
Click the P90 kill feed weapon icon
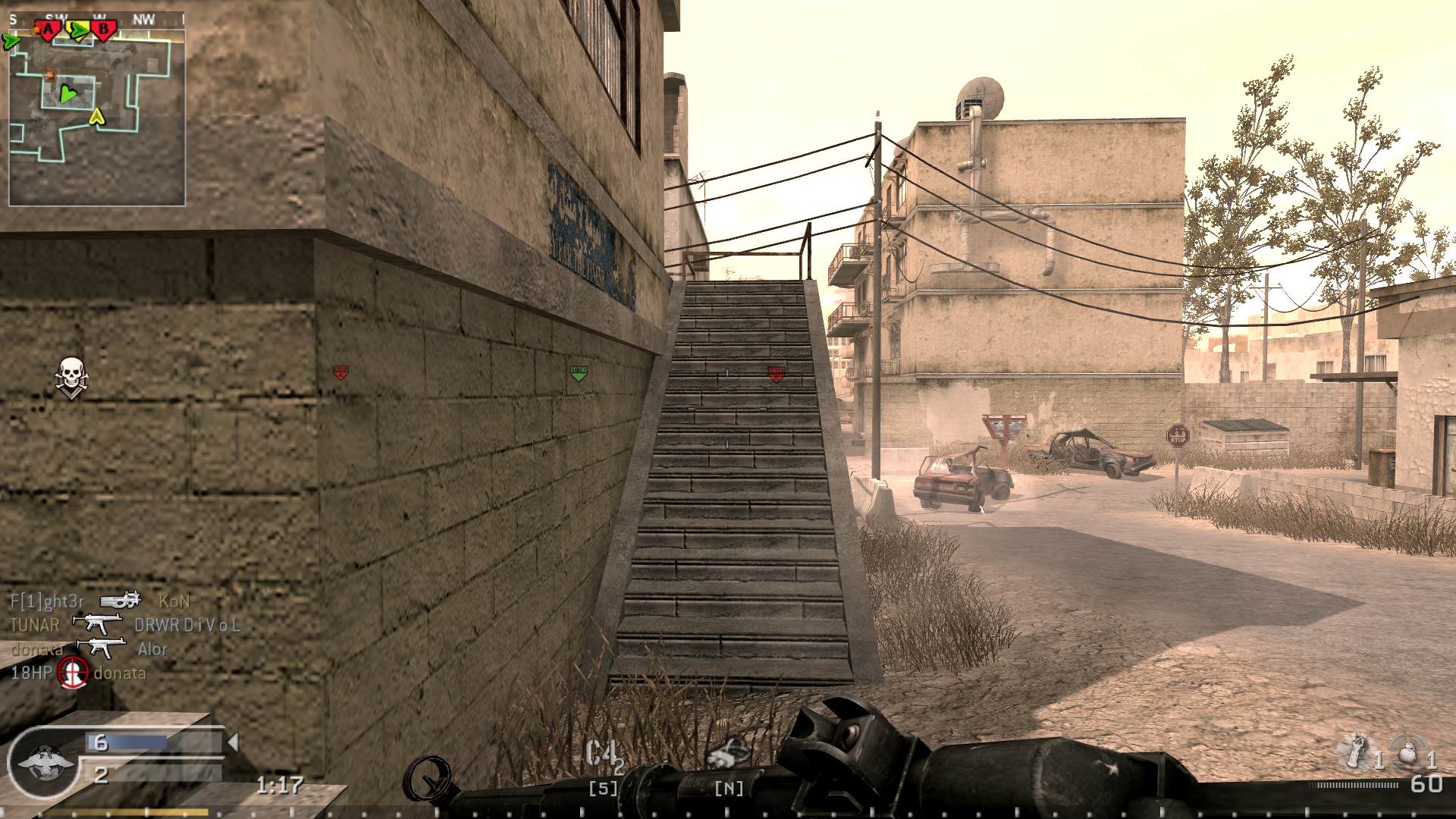coord(120,601)
